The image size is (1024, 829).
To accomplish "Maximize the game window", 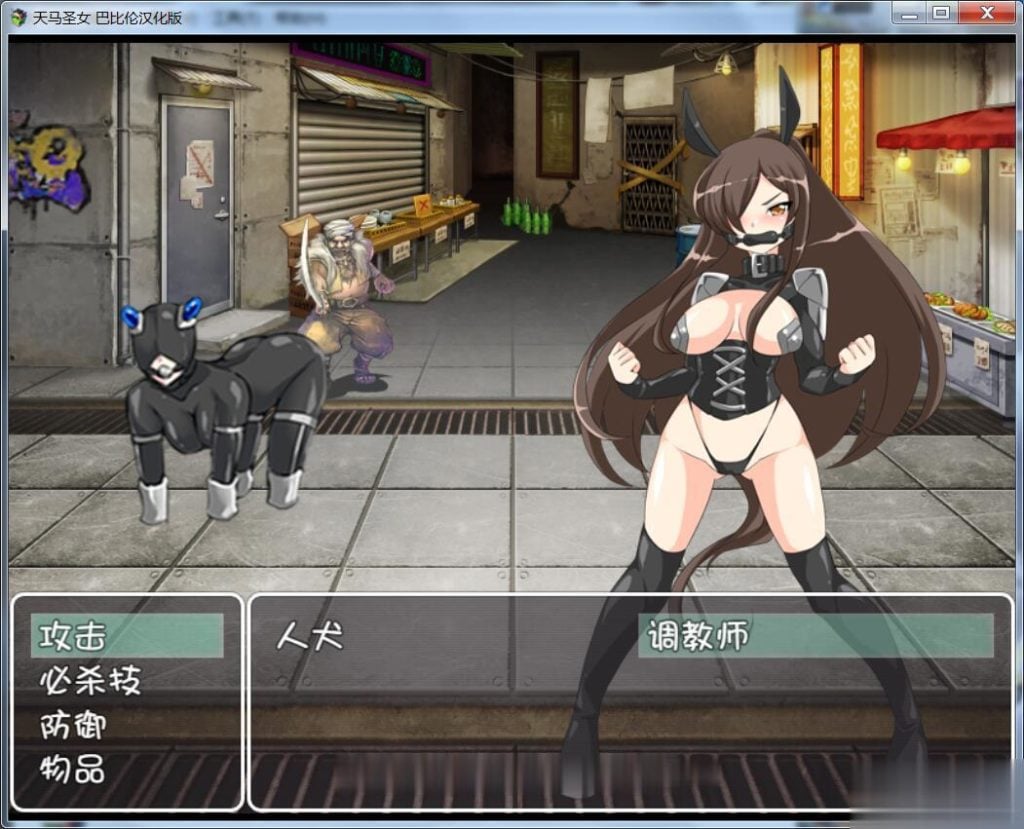I will (940, 13).
